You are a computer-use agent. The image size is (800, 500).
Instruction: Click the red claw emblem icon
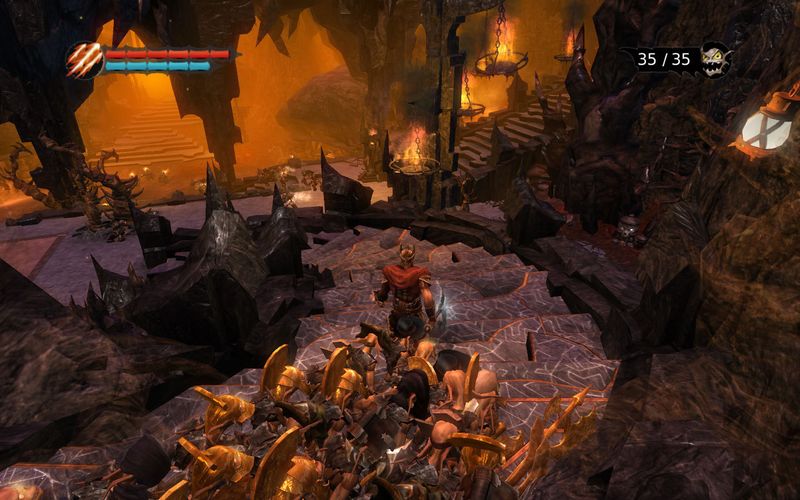coord(84,60)
